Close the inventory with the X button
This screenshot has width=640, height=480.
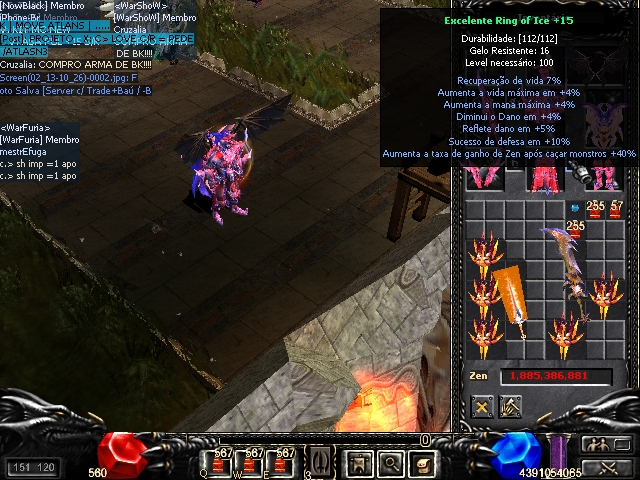[484, 407]
